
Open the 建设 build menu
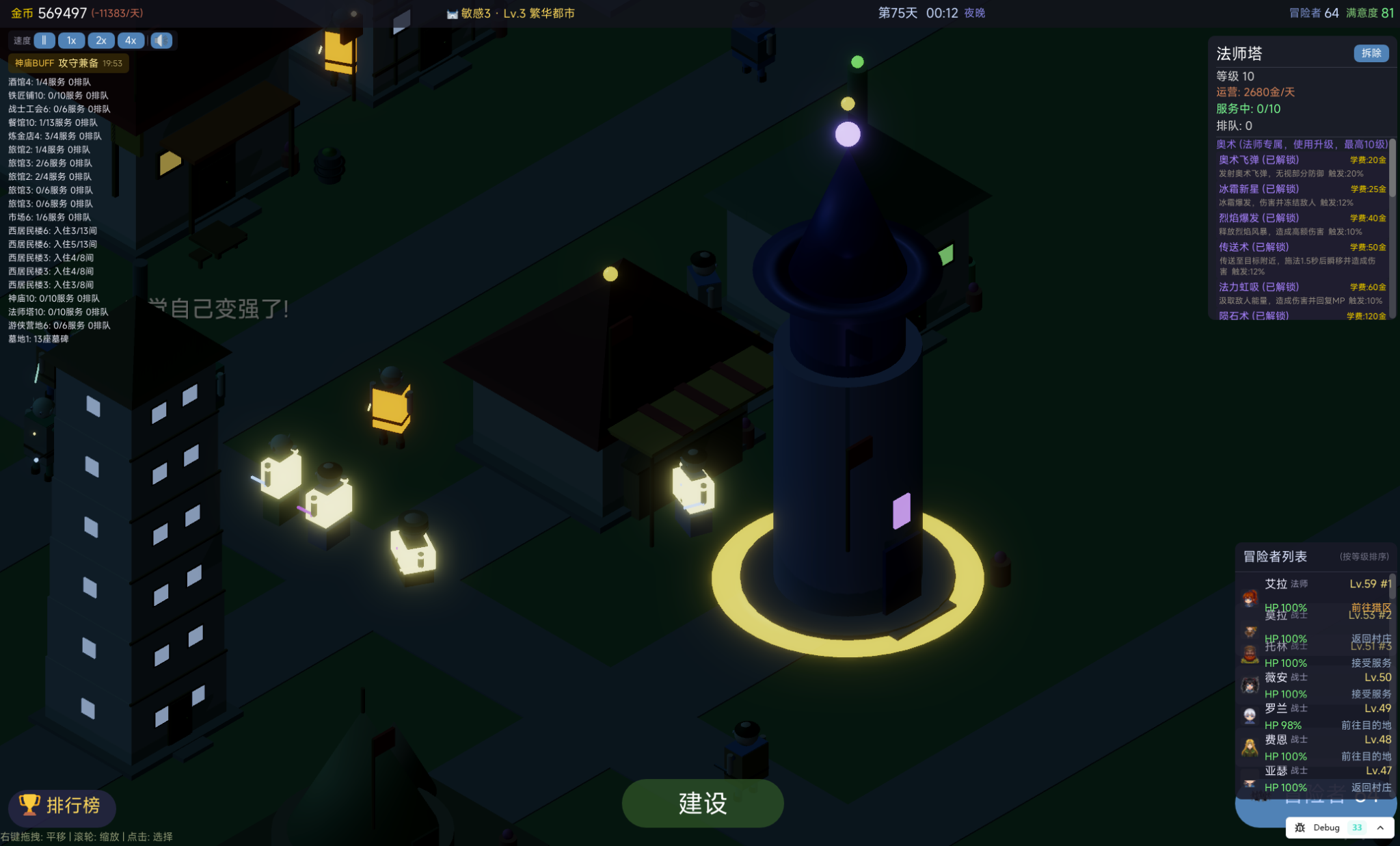(702, 803)
